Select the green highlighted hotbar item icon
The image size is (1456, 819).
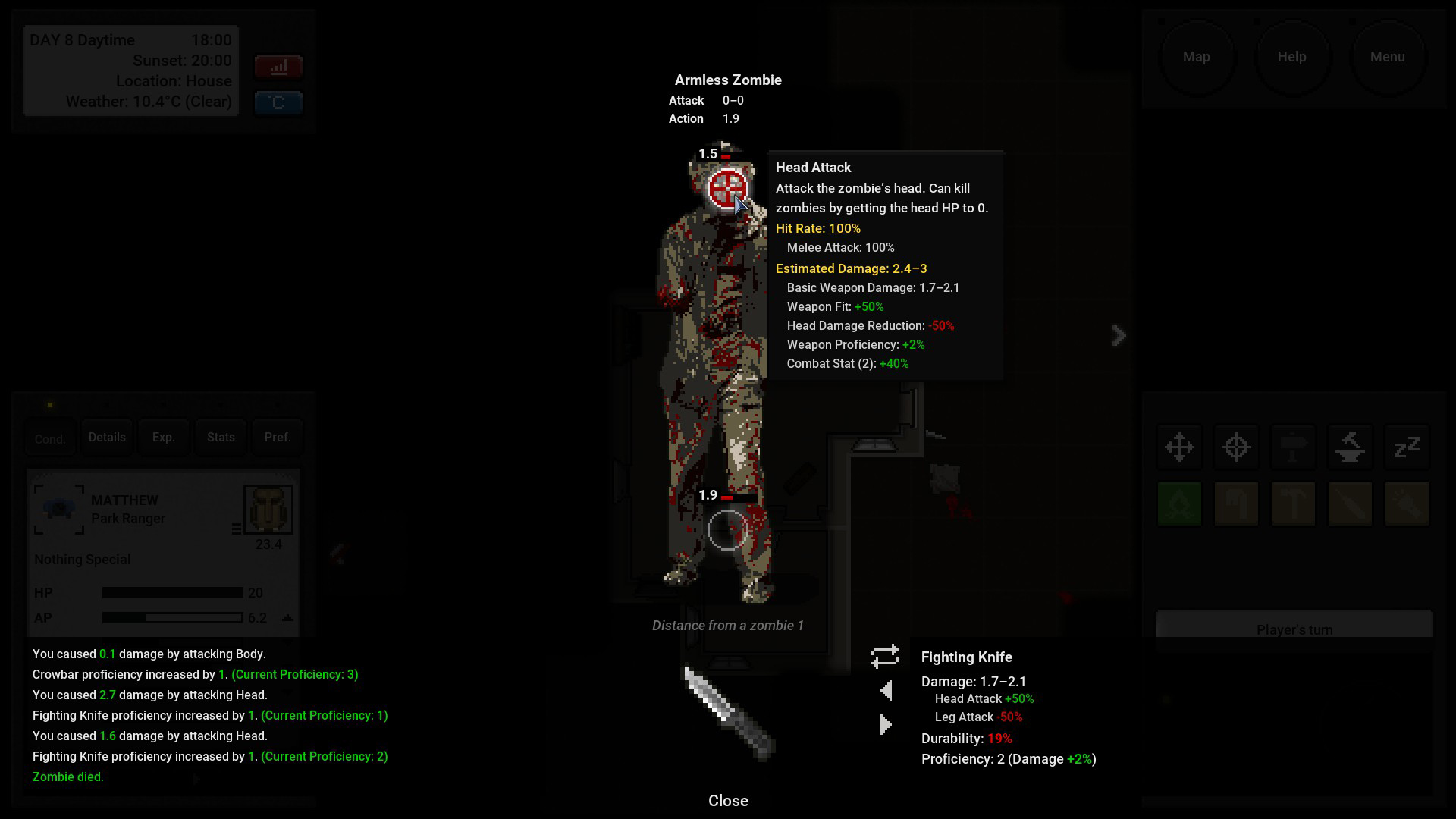click(x=1179, y=504)
